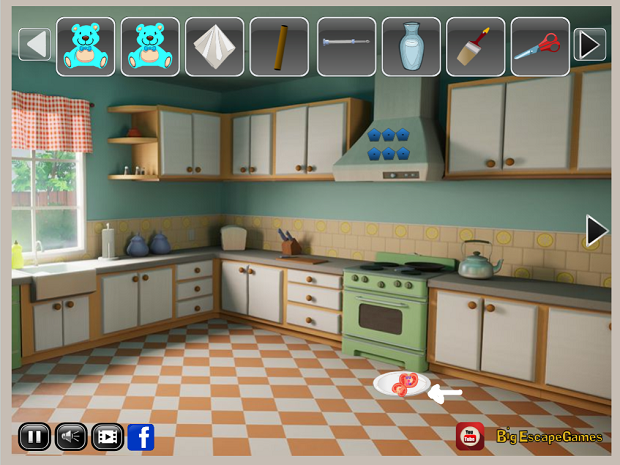Select the white folded cloth in inventory
Image resolution: width=620 pixels, height=465 pixels.
[x=215, y=46]
